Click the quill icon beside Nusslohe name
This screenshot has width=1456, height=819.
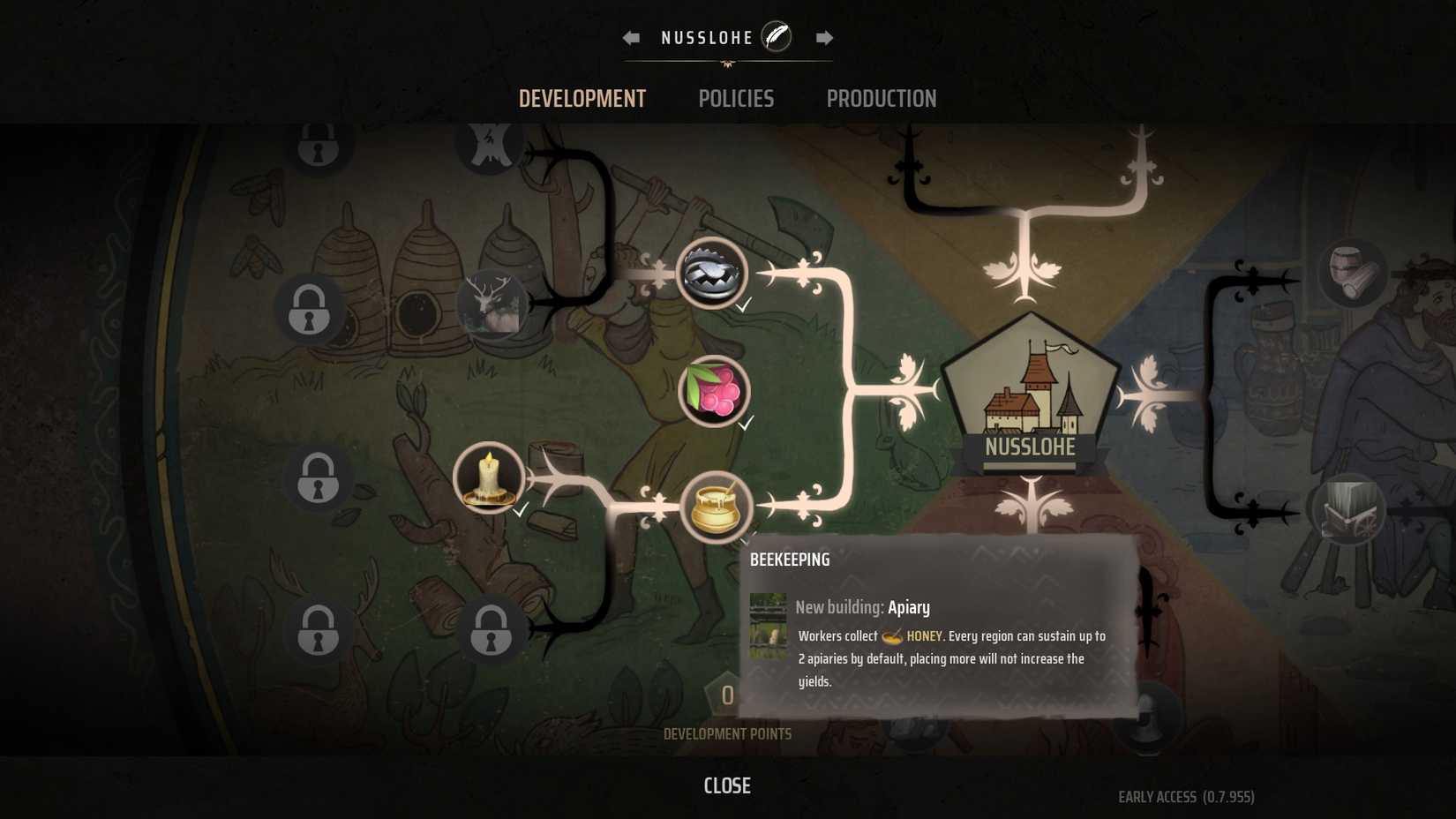tap(774, 37)
